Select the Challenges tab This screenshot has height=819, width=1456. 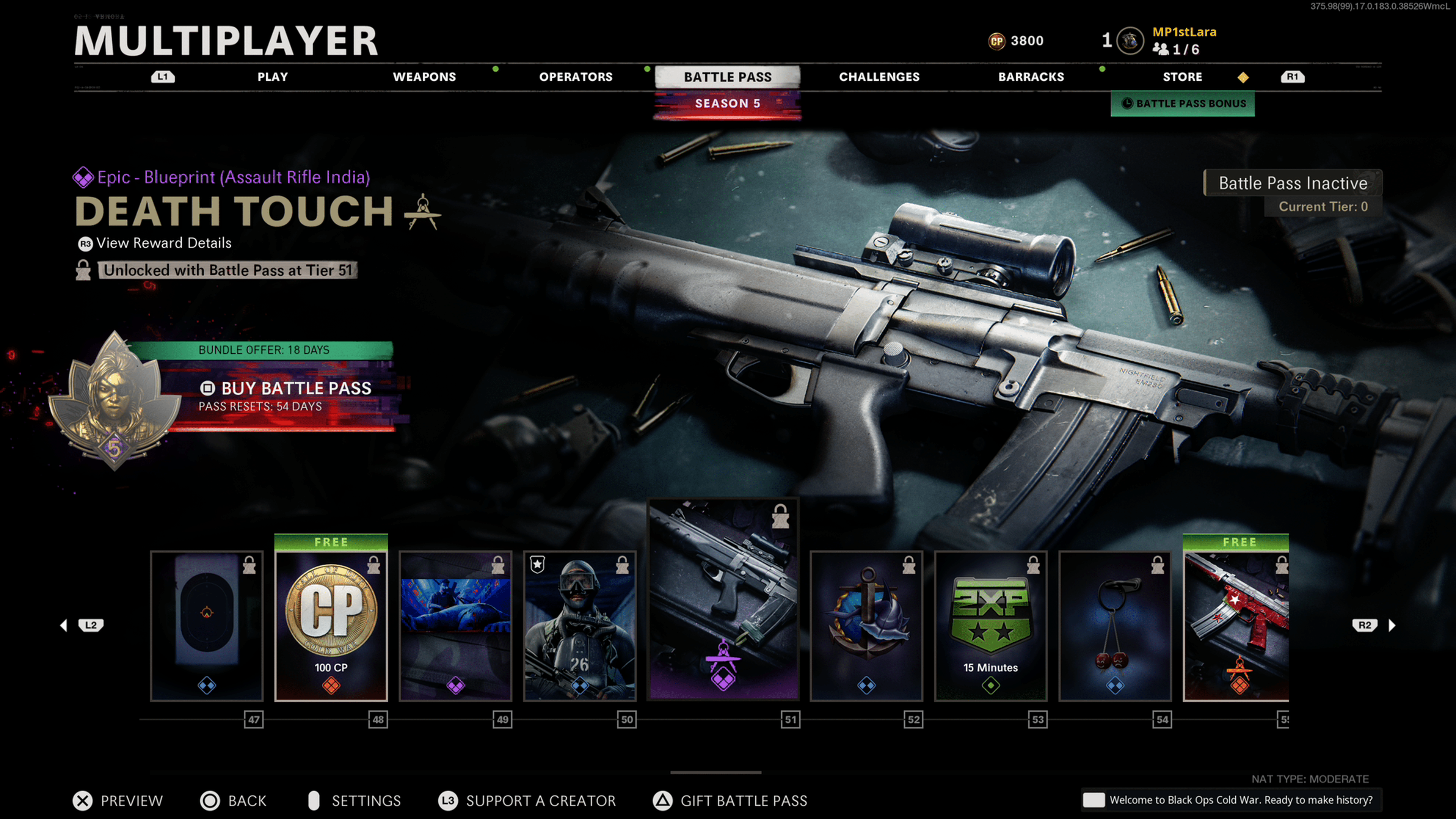pyautogui.click(x=879, y=77)
